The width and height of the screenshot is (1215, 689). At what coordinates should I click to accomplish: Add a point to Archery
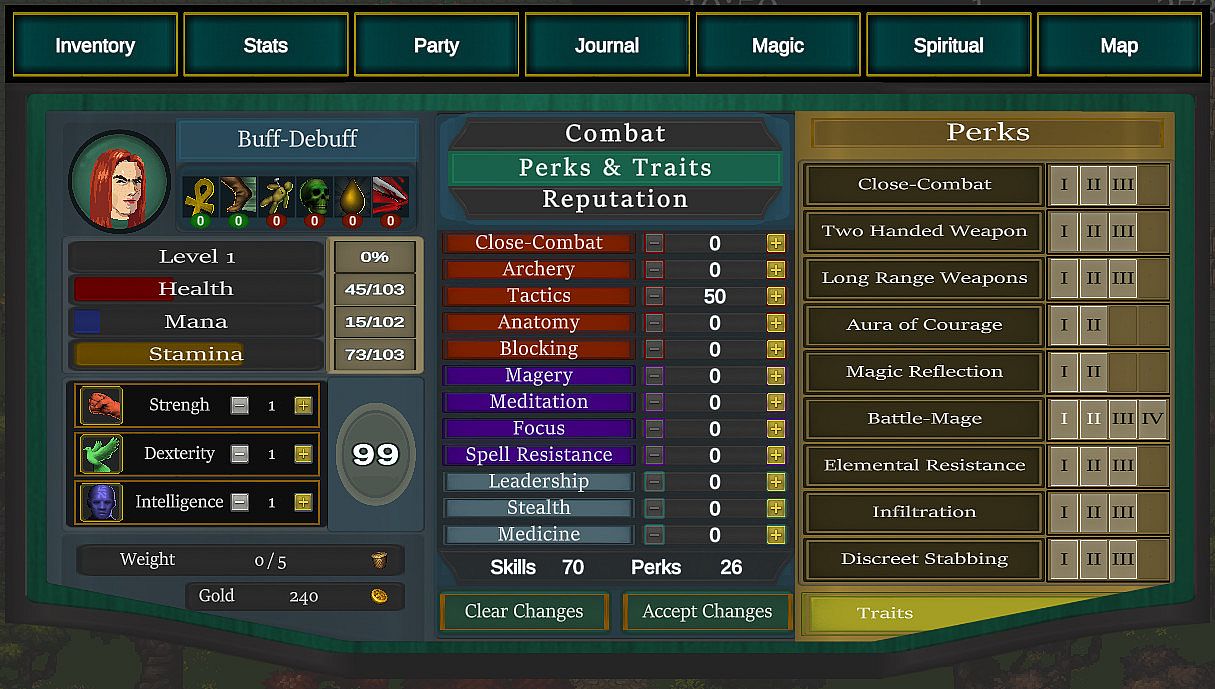click(x=775, y=270)
